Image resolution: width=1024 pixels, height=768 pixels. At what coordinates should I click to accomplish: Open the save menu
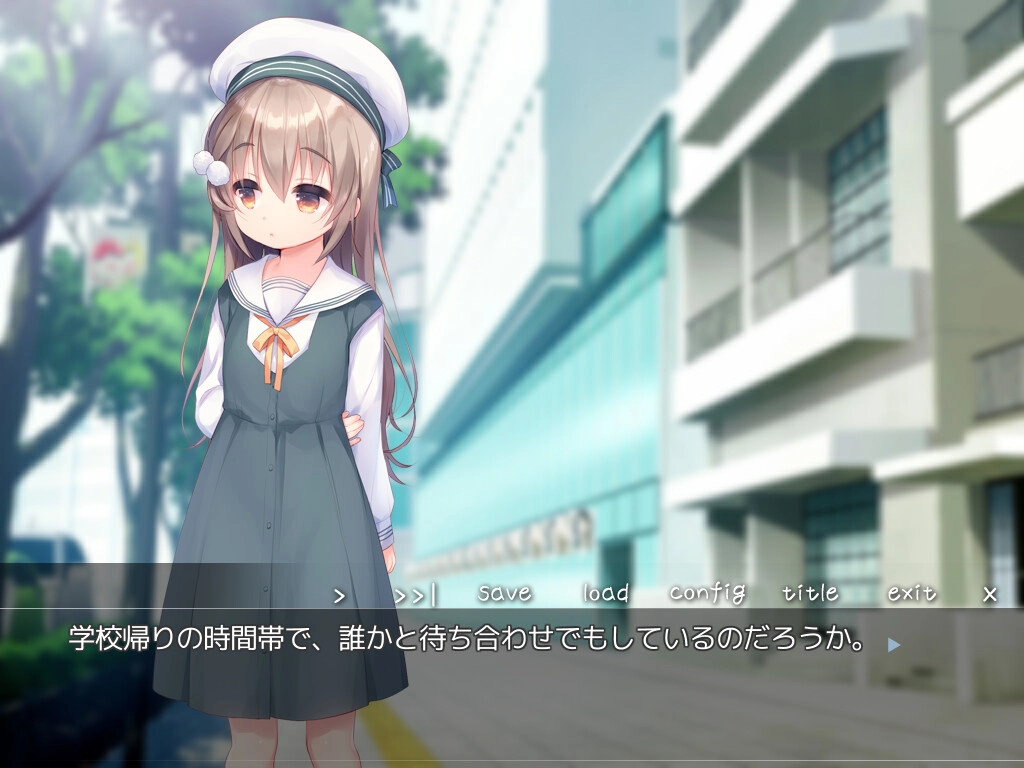coord(505,593)
